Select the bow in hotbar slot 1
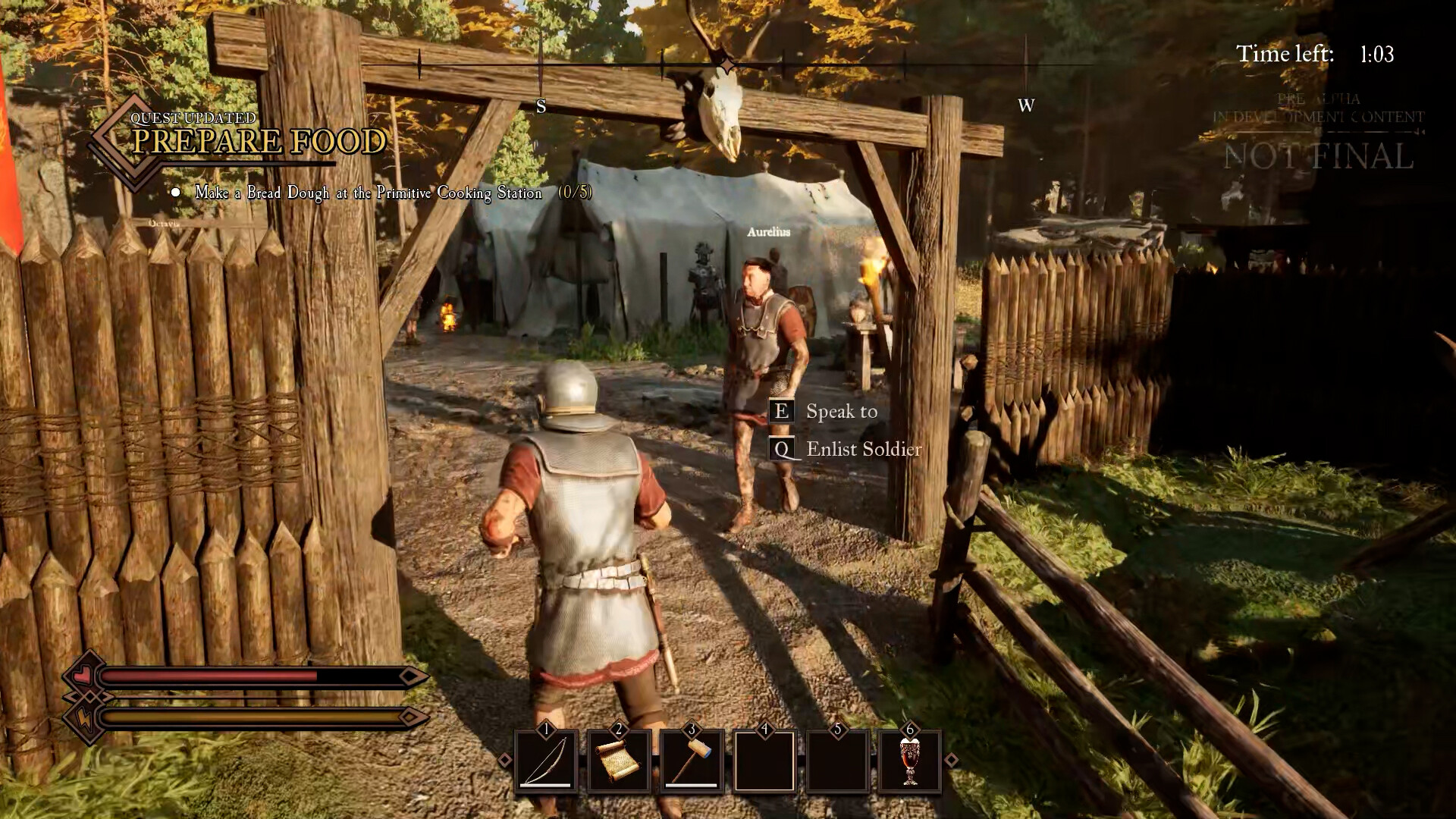Viewport: 1456px width, 819px height. point(548,762)
